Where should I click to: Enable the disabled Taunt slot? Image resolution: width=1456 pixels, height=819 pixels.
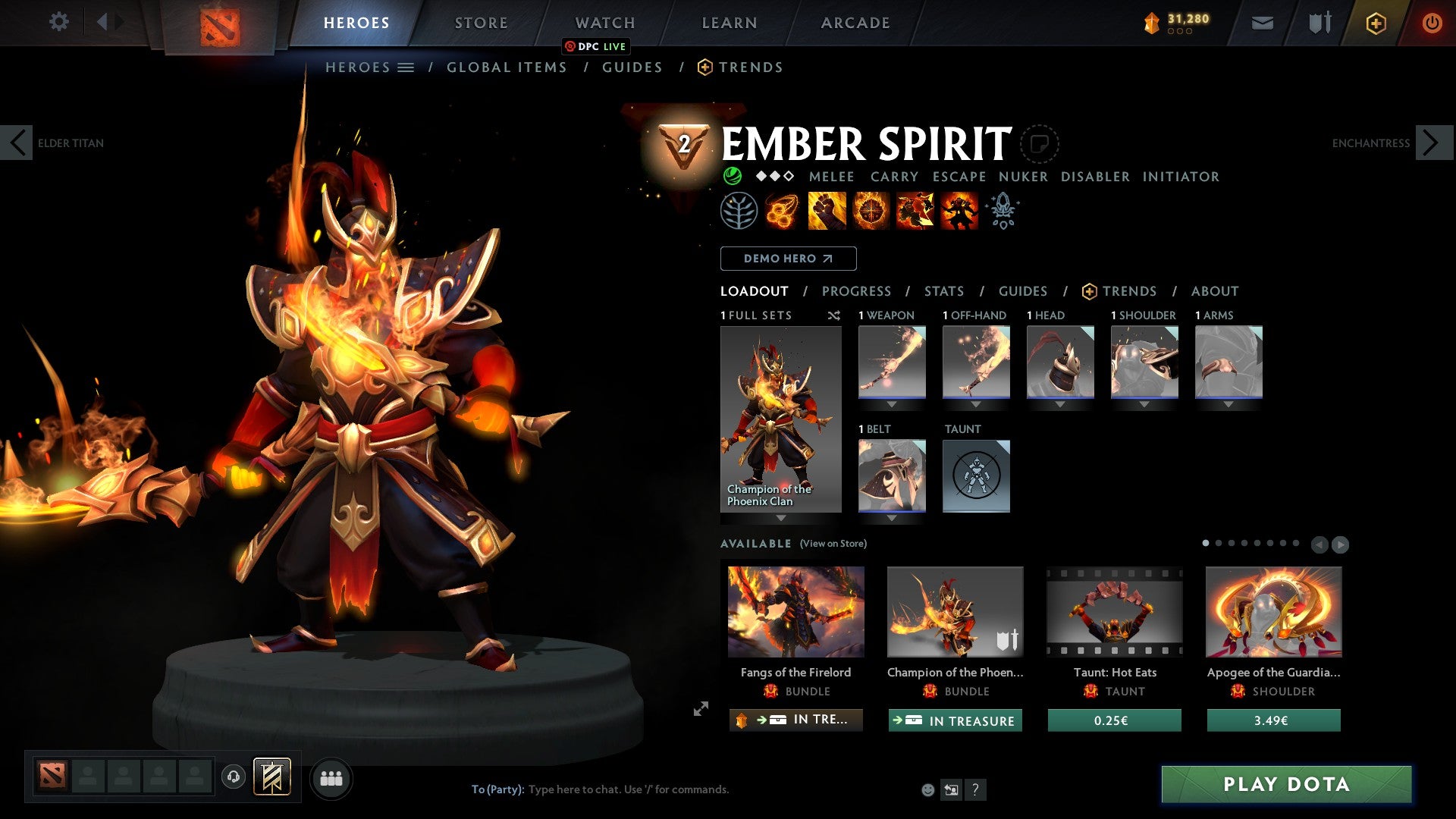(977, 476)
